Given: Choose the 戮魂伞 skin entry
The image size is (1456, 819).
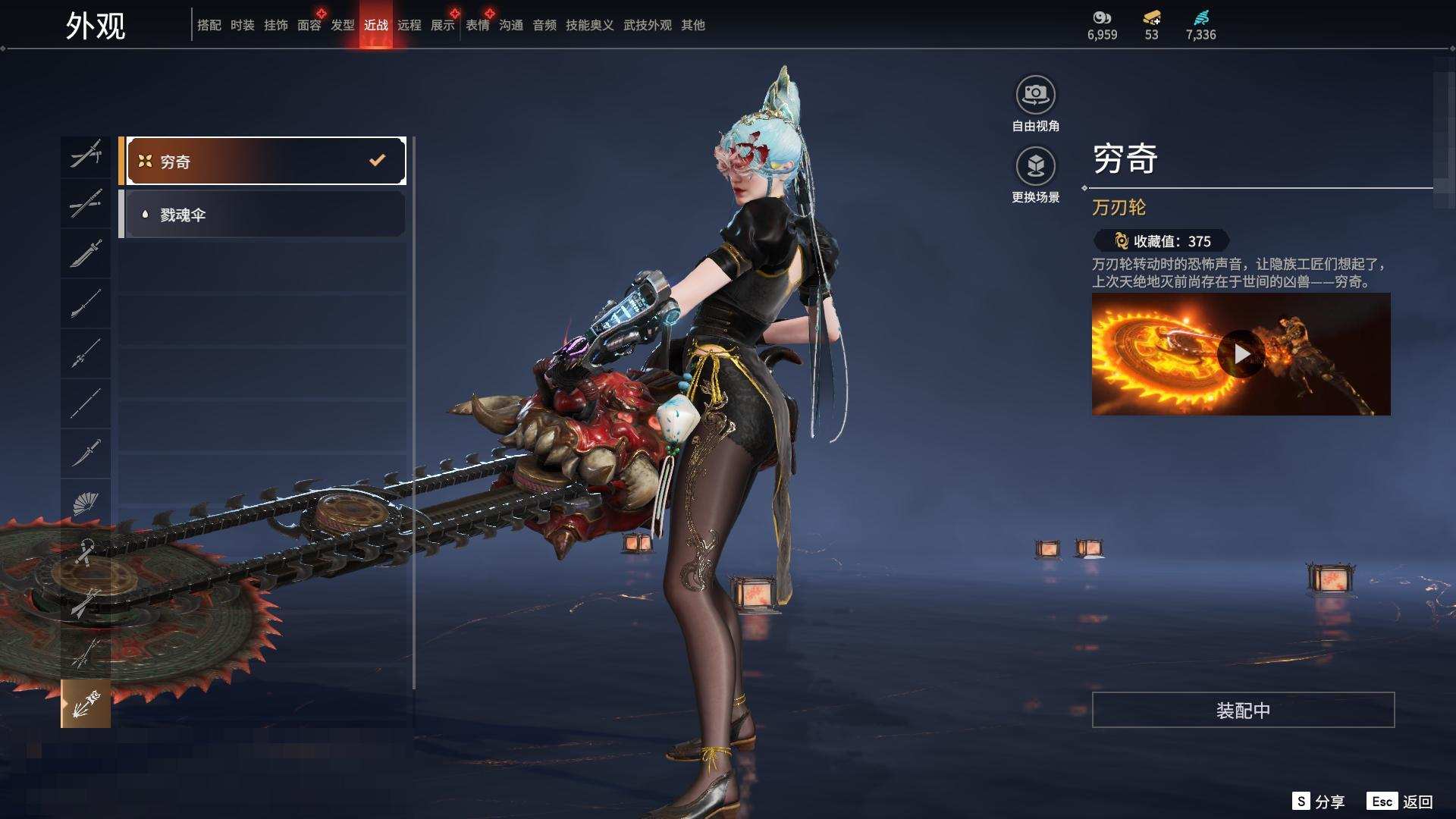Looking at the screenshot, I should coord(264,215).
